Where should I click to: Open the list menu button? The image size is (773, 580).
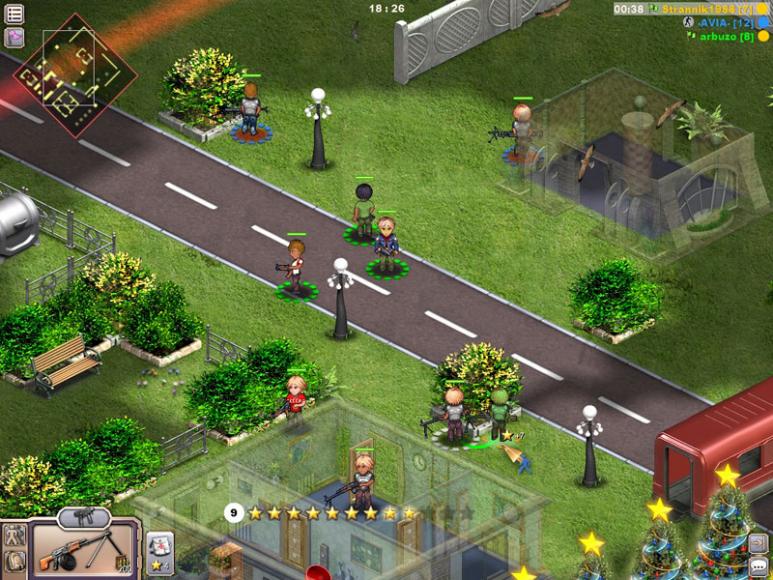point(14,14)
